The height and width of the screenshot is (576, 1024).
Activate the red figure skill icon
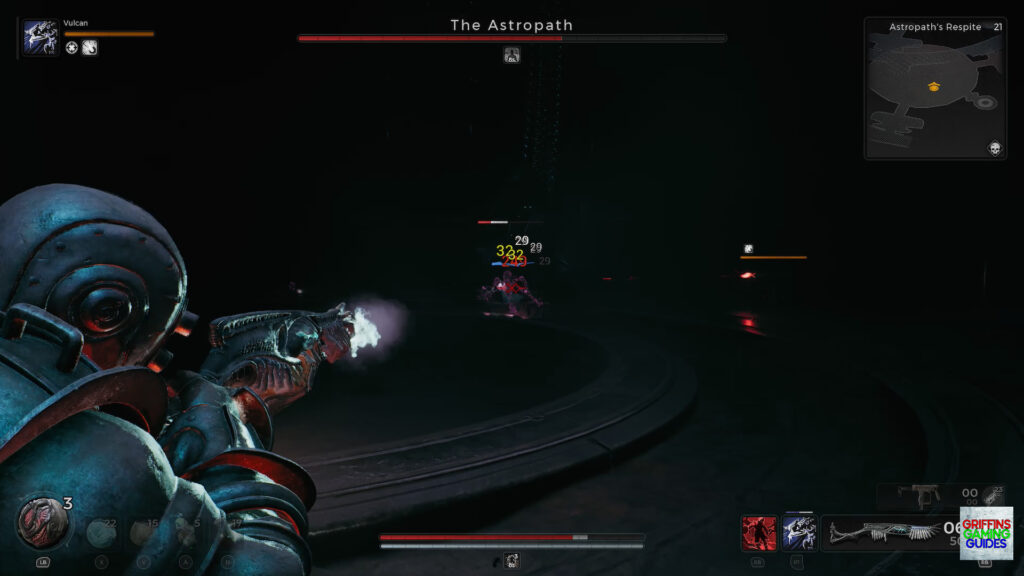point(759,533)
